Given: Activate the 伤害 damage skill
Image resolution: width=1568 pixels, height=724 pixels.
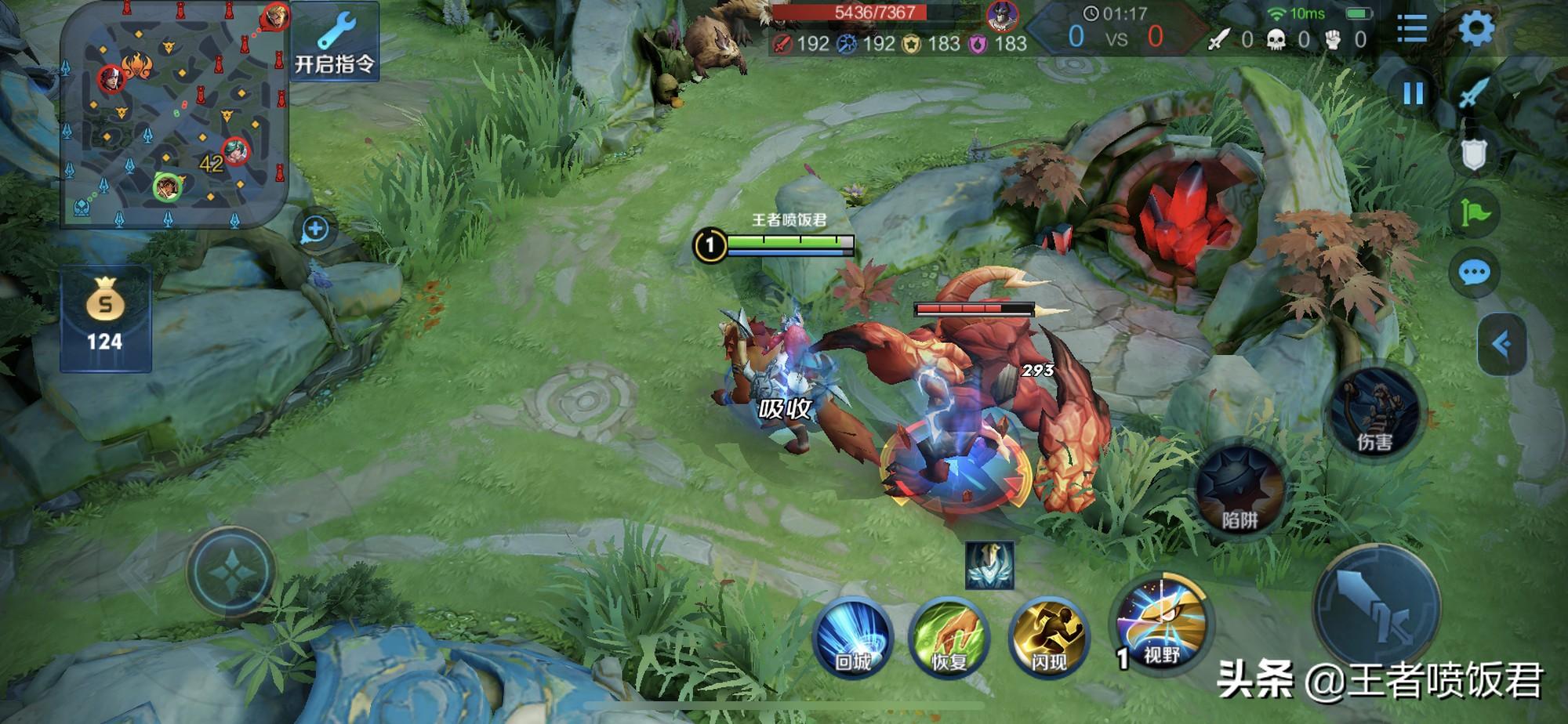Looking at the screenshot, I should 1374,414.
